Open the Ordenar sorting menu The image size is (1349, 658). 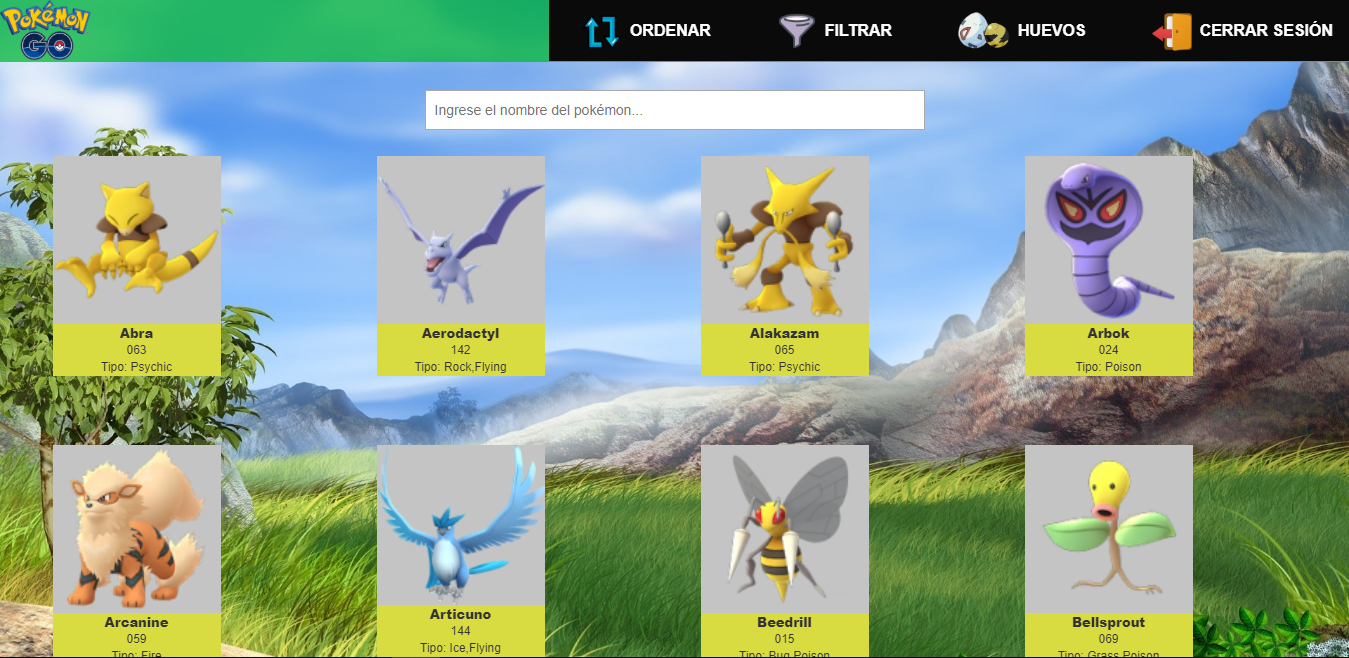point(648,31)
